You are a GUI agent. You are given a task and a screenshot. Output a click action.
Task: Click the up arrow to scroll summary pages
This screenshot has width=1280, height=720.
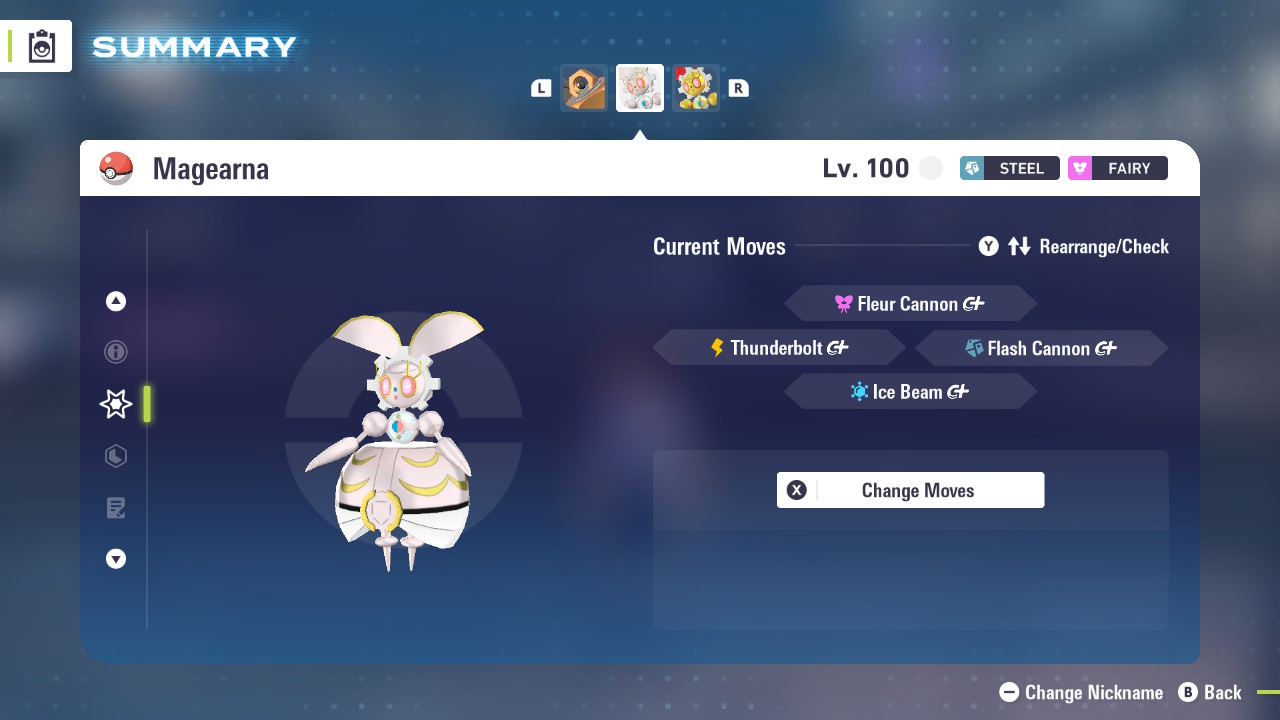click(115, 300)
